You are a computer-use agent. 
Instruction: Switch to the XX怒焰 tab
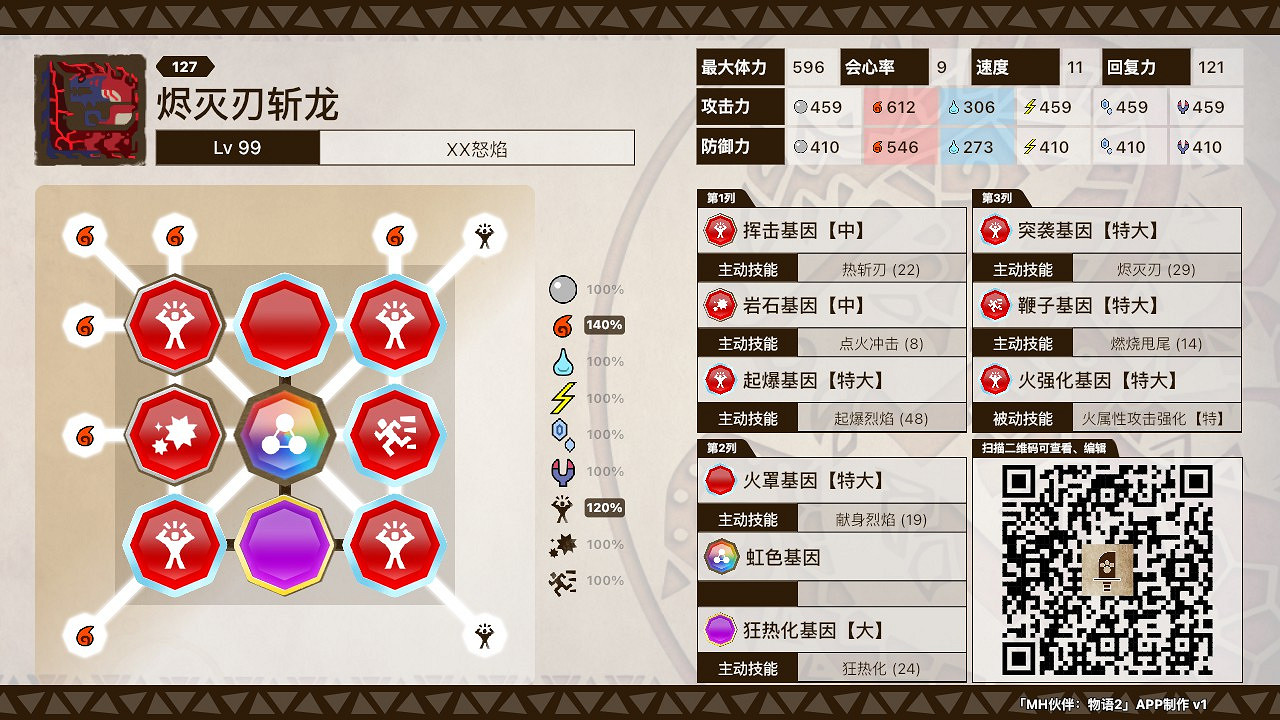(x=477, y=147)
